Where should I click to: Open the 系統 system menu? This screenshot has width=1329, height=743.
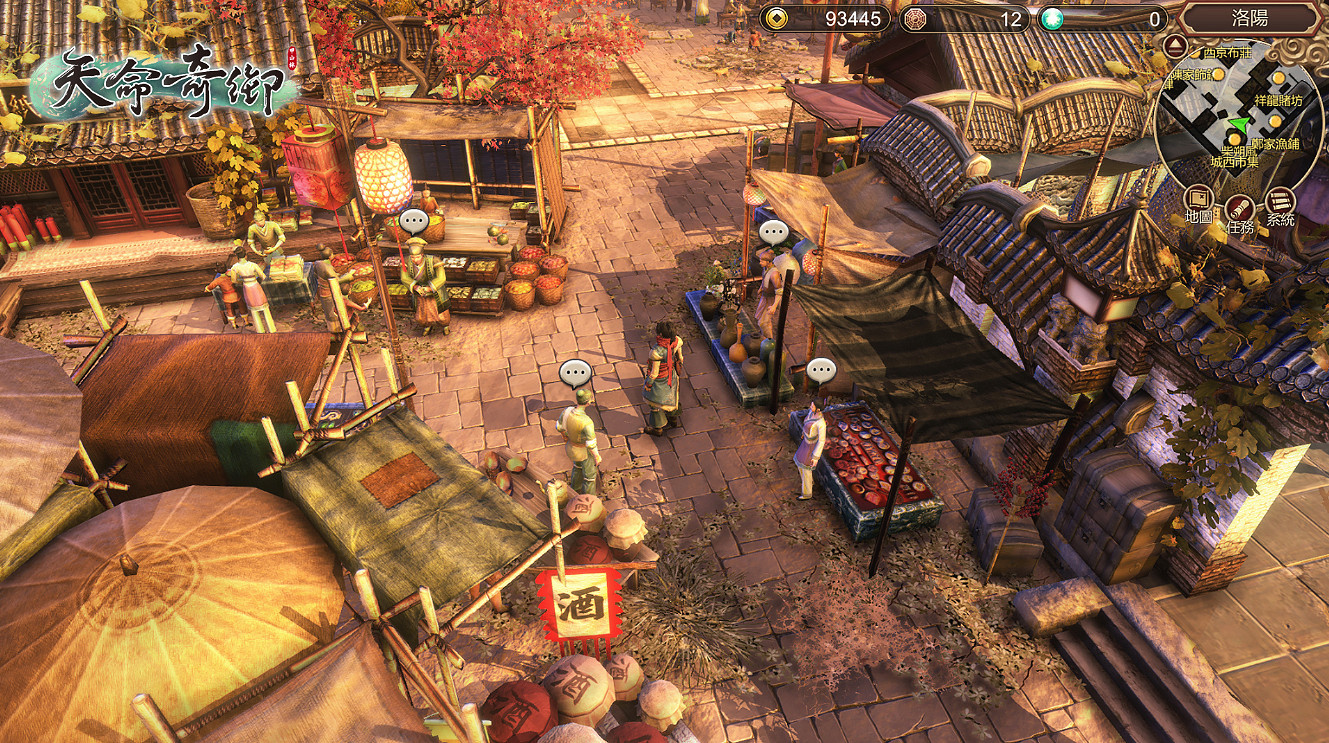(x=1280, y=205)
